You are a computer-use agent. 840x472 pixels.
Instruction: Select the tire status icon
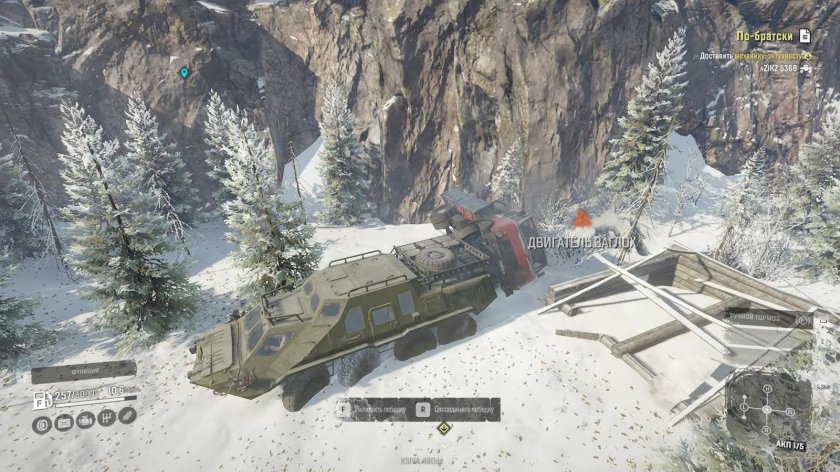(x=42, y=424)
